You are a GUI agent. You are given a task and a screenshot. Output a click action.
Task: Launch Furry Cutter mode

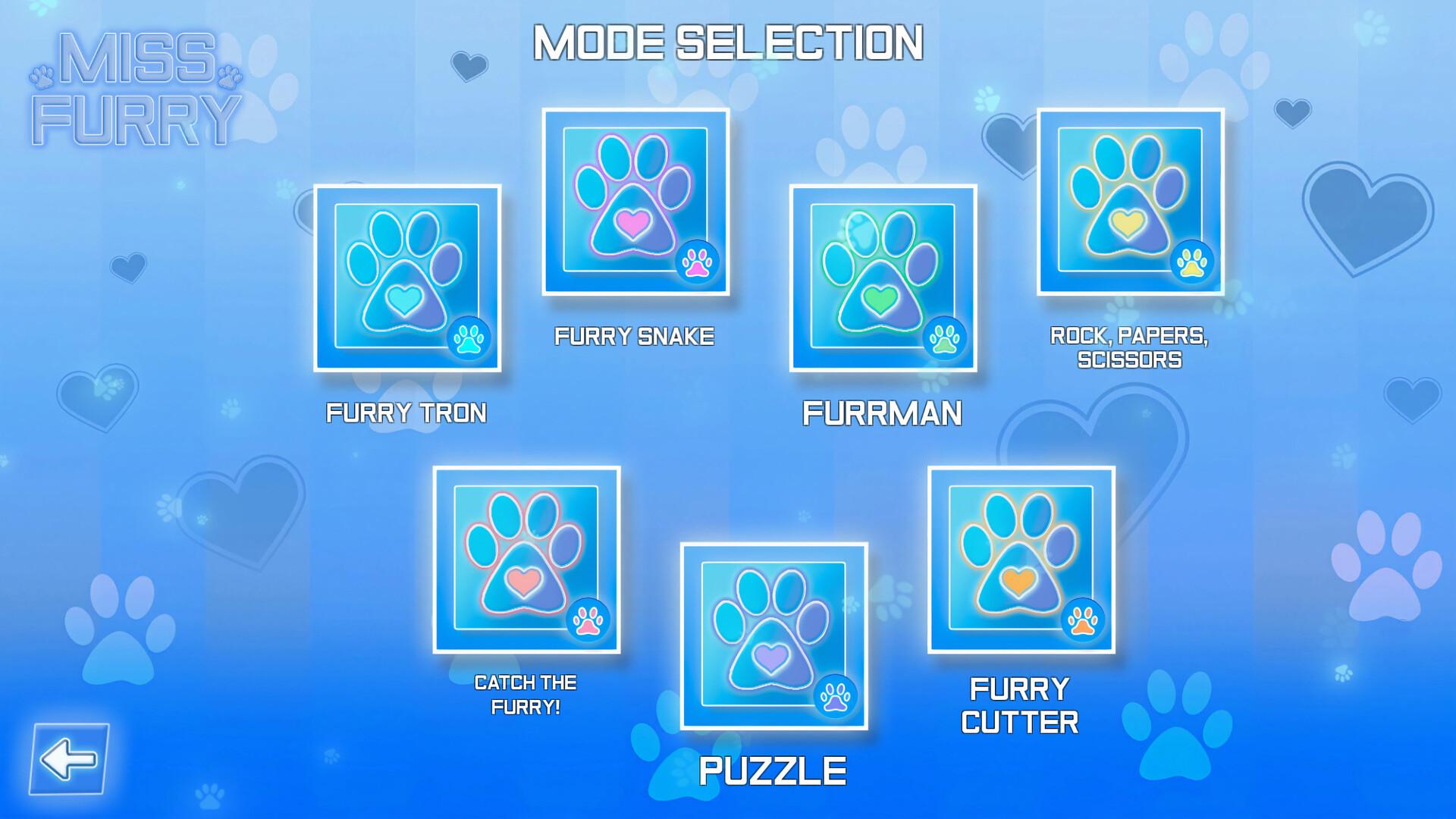coord(1020,576)
